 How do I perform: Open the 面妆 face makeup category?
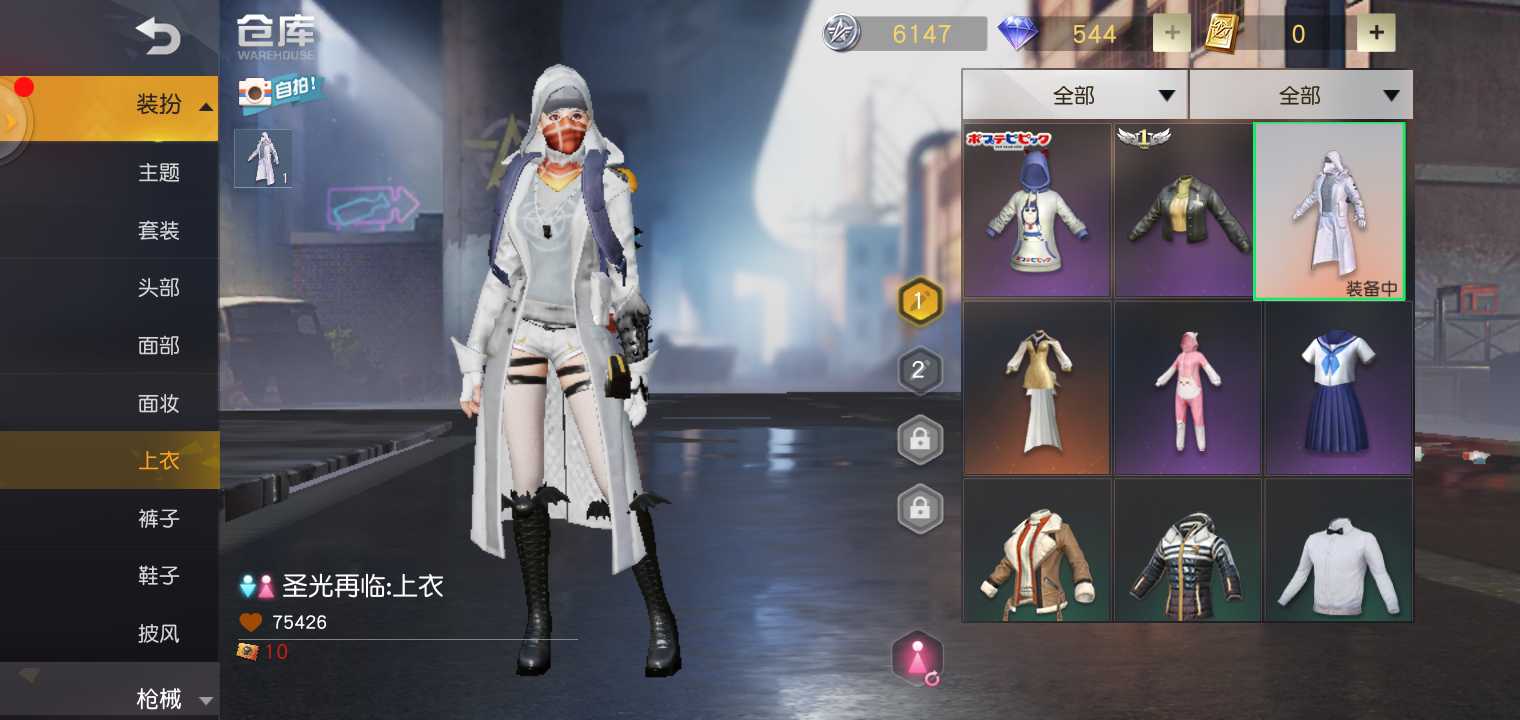pyautogui.click(x=158, y=404)
